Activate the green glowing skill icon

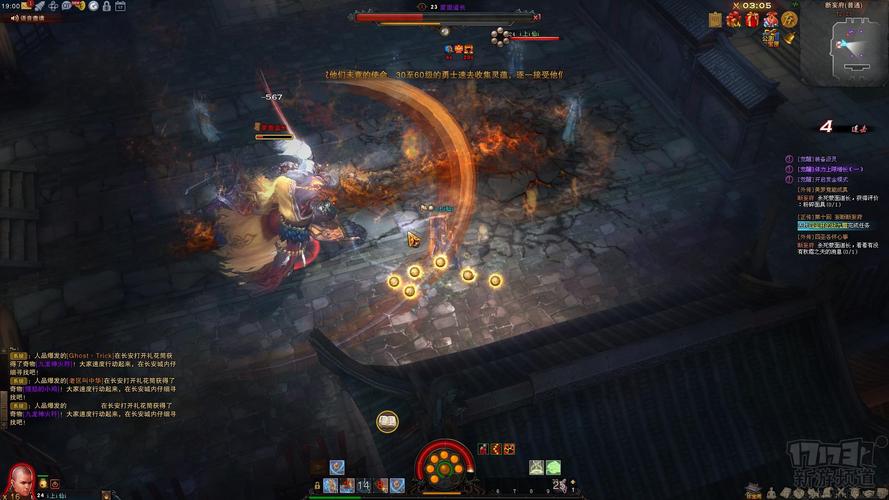point(552,467)
